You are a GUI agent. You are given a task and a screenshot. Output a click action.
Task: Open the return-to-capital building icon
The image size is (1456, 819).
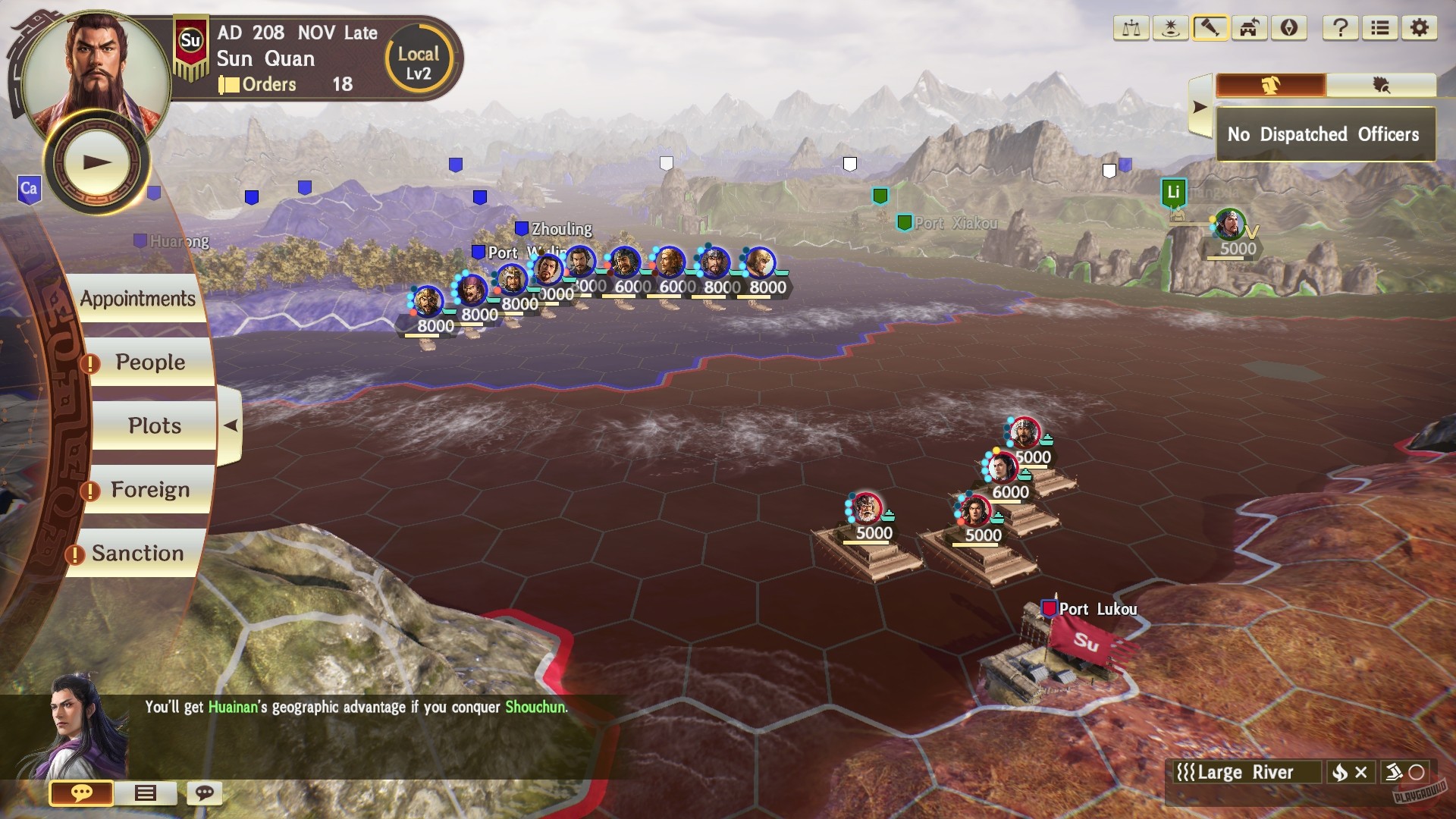click(x=1248, y=29)
